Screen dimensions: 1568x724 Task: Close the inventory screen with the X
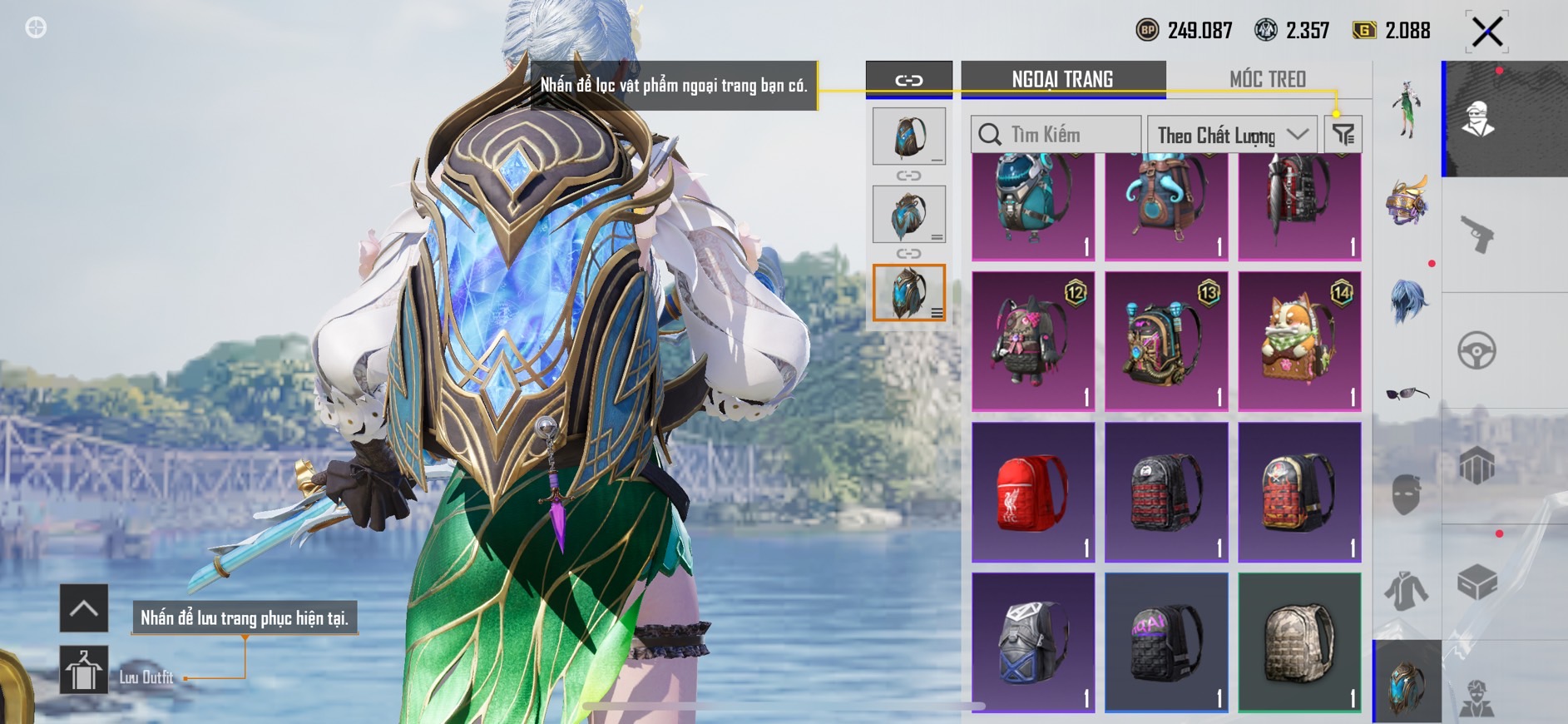click(x=1486, y=32)
